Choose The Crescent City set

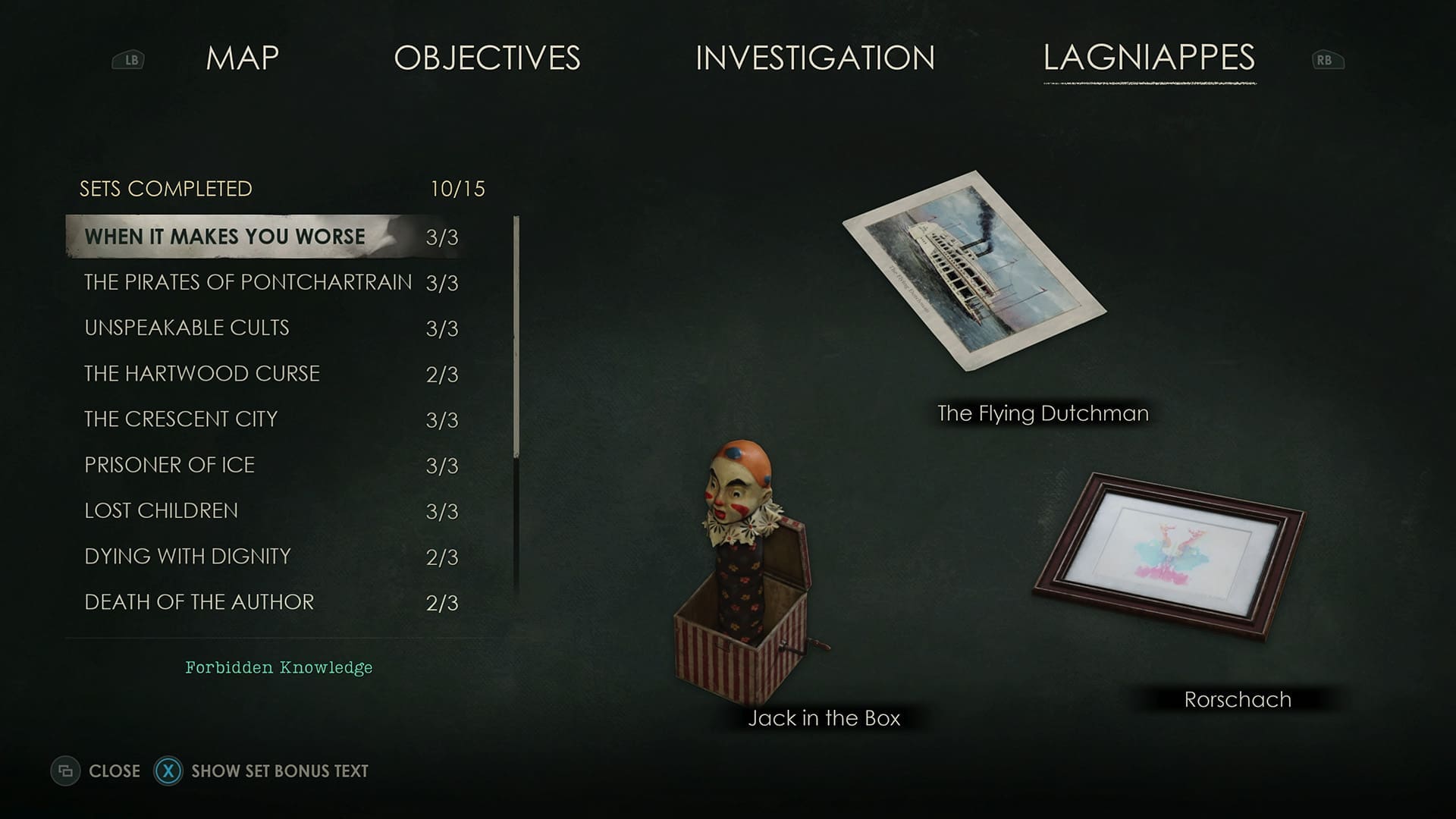pyautogui.click(x=180, y=419)
